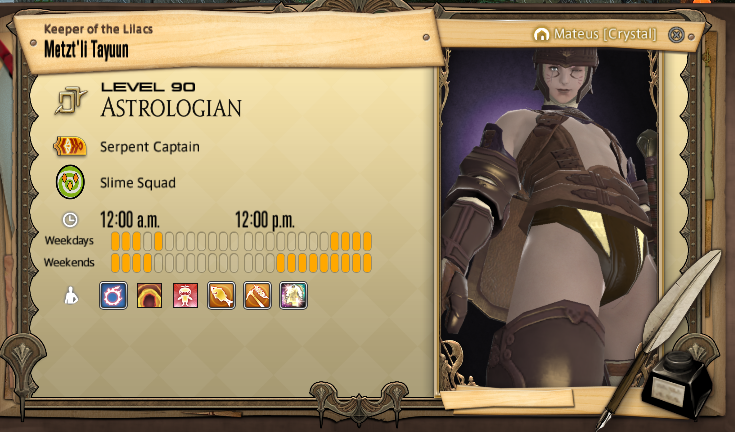Click the Slime Squad free company crest
The width and height of the screenshot is (735, 432).
[70, 183]
